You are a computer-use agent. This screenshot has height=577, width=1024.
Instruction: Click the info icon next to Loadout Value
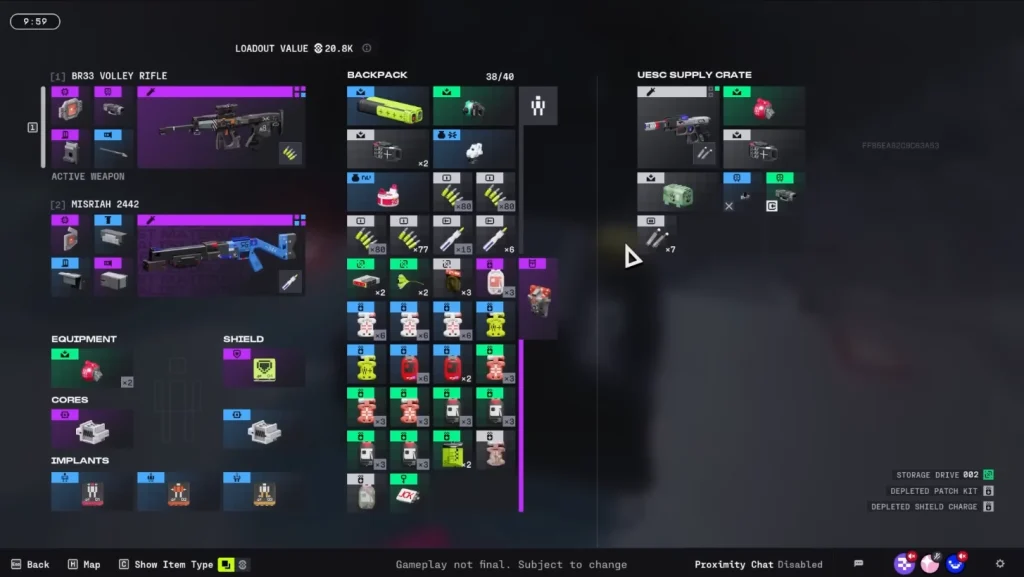click(x=367, y=48)
